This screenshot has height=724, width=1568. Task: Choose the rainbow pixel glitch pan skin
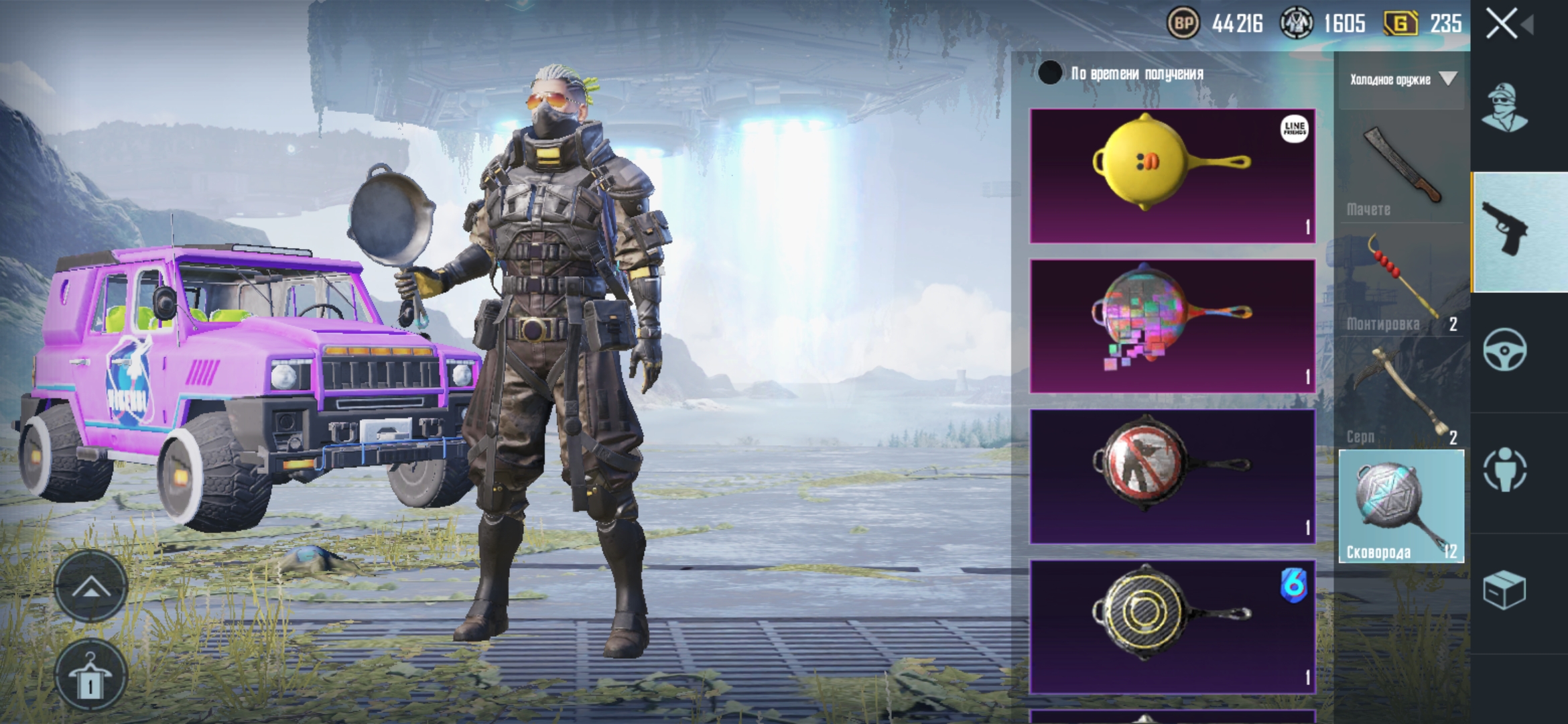click(x=1173, y=326)
